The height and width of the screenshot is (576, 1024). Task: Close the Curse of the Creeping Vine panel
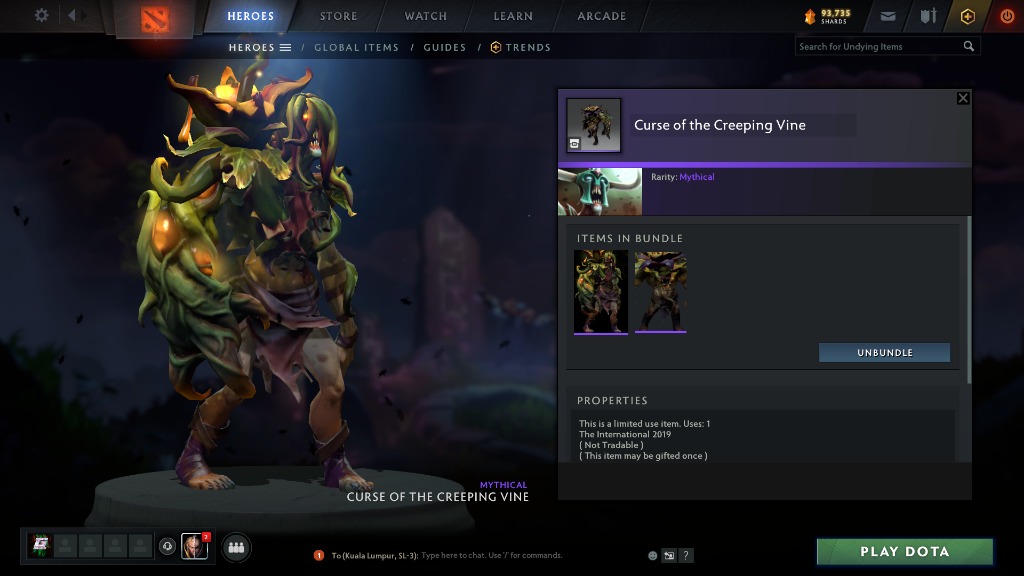963,98
